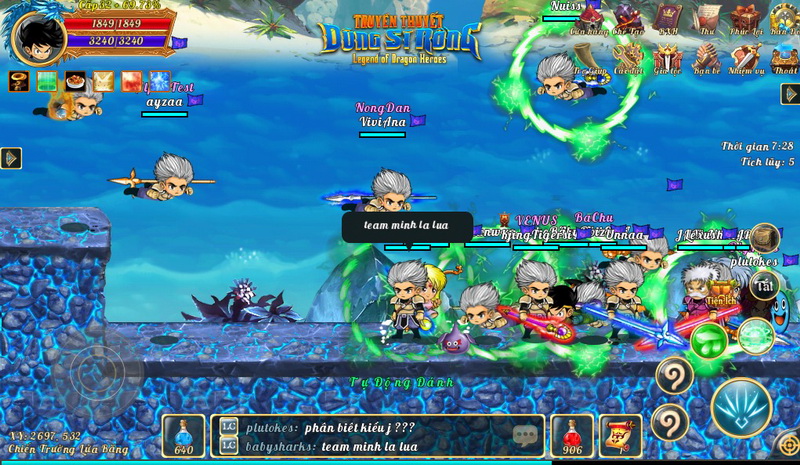Viewport: 800px width, 465px height.
Task: Click the Thoát exit chest icon
Action: [x=784, y=60]
